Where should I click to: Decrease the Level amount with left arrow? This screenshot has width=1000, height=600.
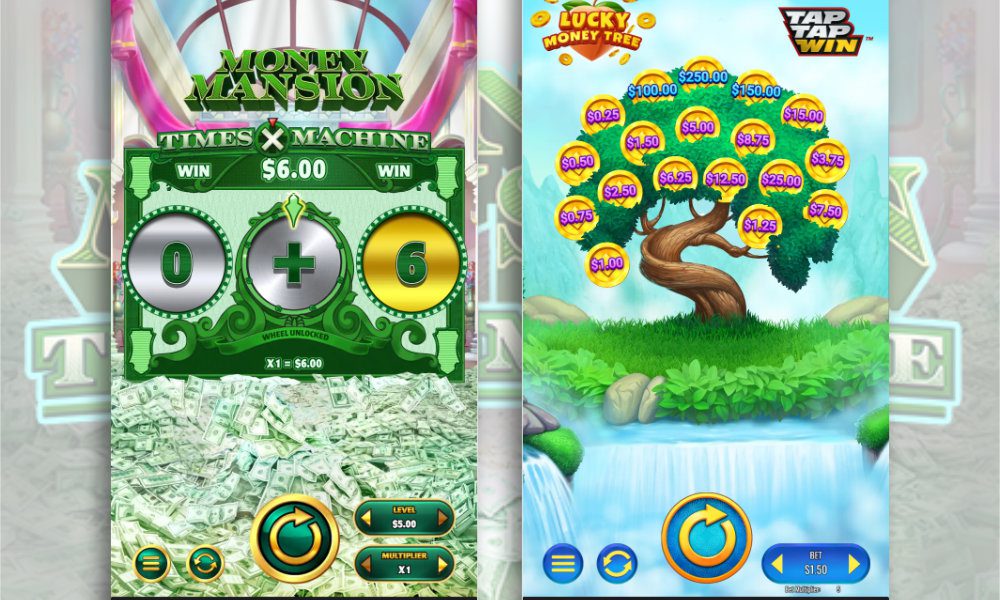point(368,518)
